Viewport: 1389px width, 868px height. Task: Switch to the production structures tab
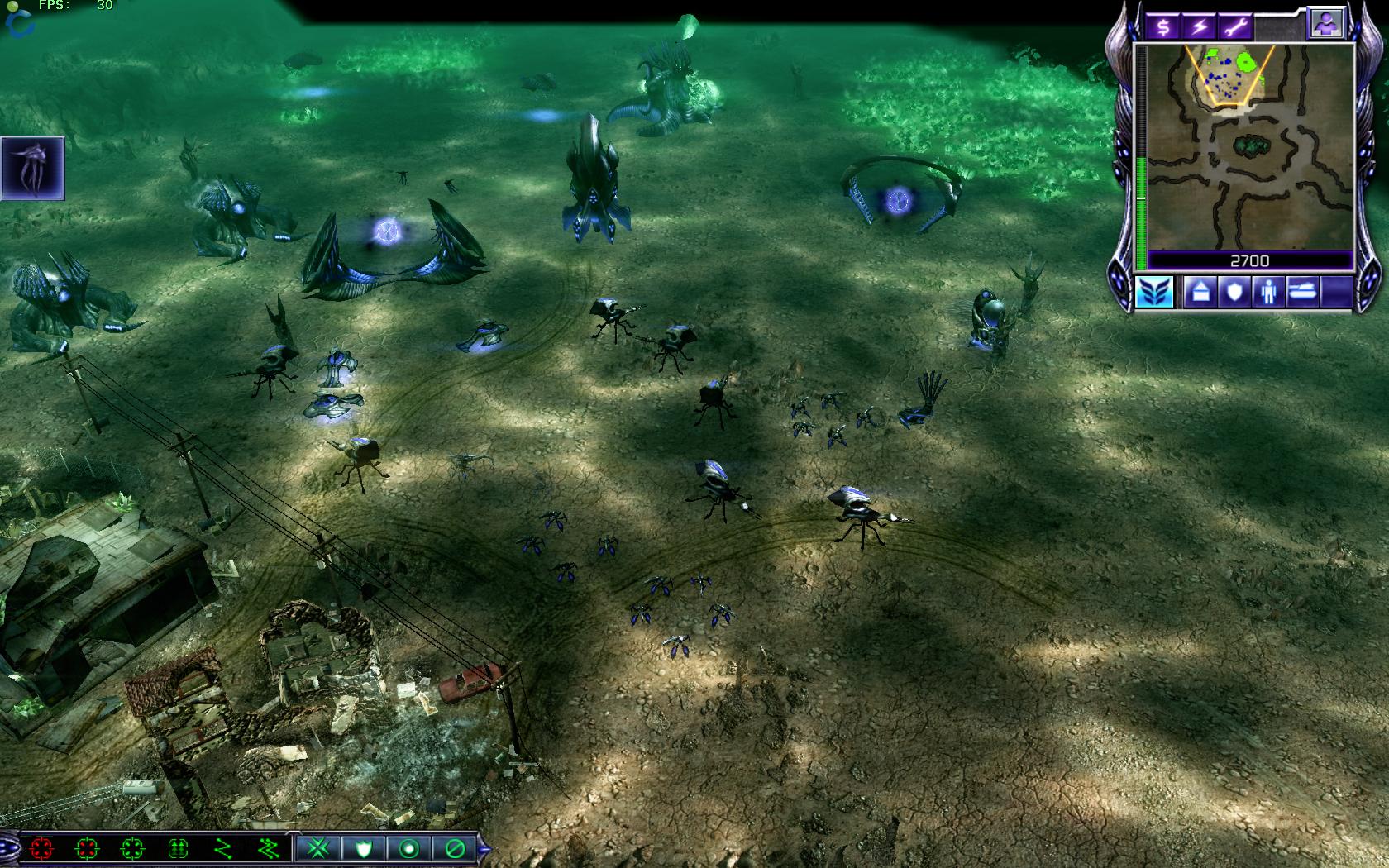(x=1200, y=292)
